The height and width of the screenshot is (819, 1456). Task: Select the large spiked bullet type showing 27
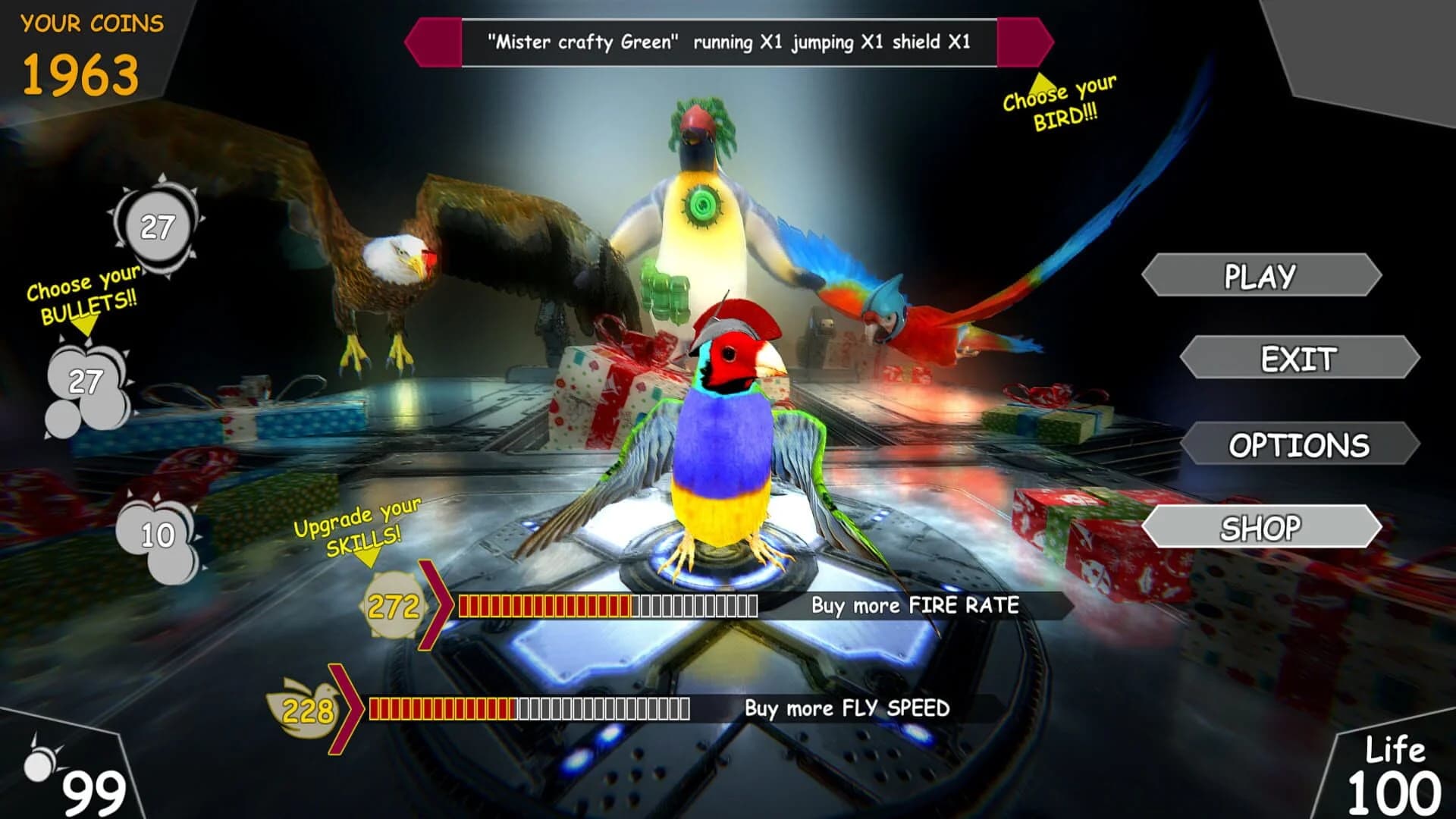pyautogui.click(x=157, y=224)
